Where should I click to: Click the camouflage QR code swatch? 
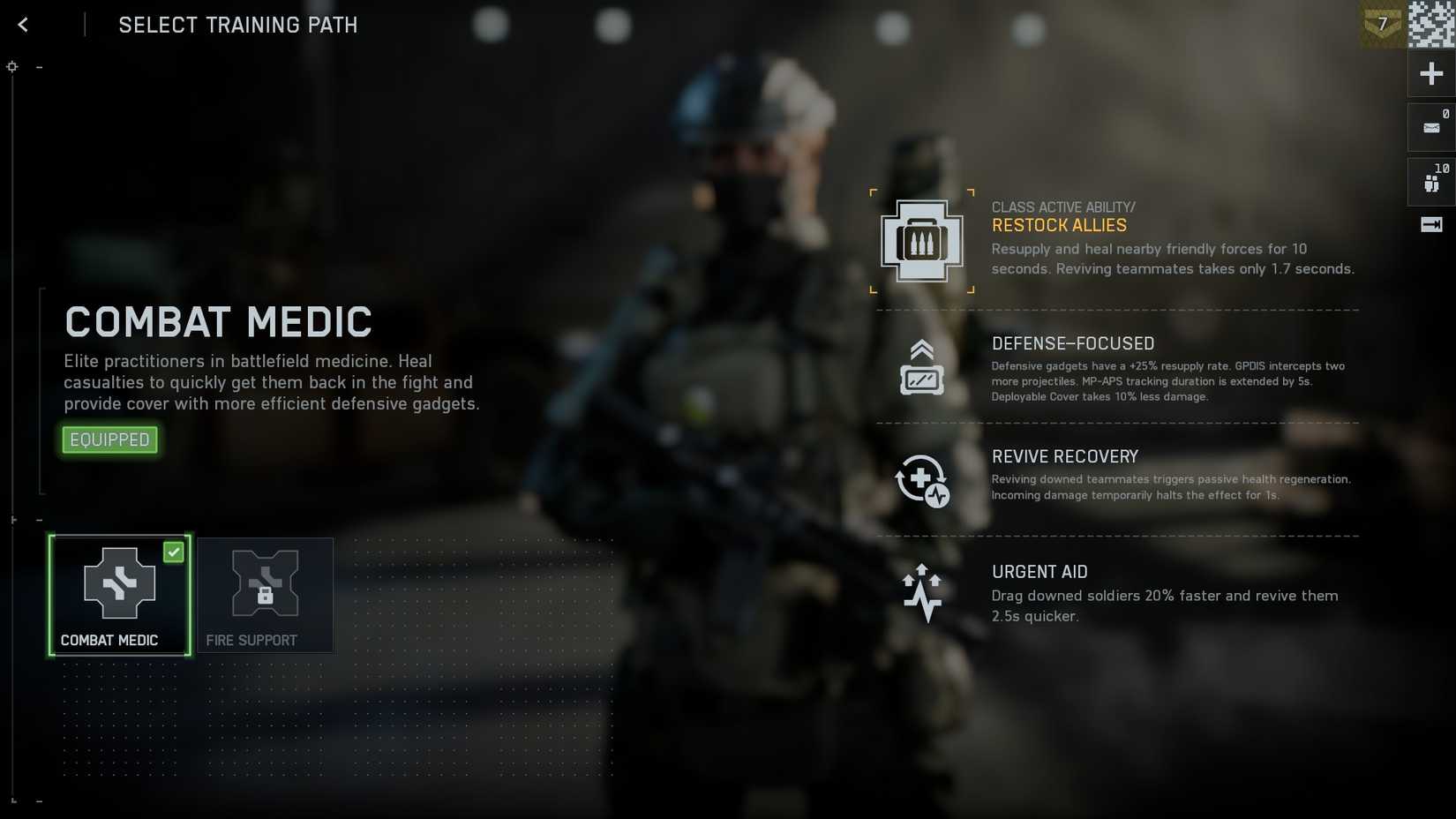pos(1430,24)
